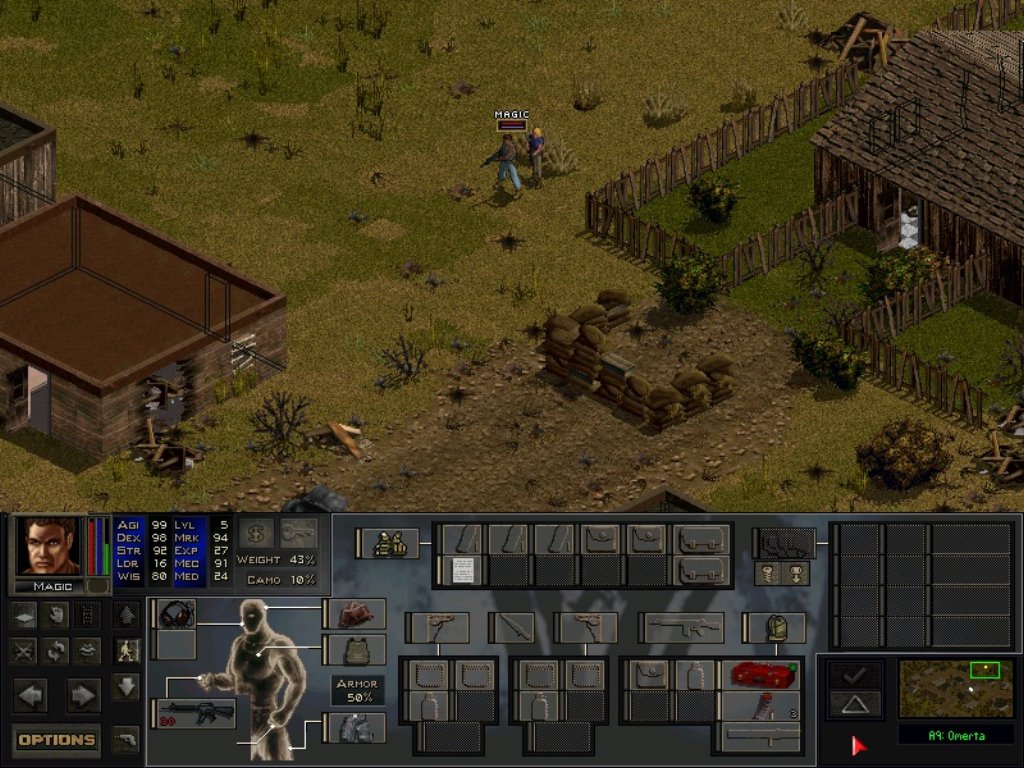
Task: Open the money dollar-sign button
Action: coord(255,533)
